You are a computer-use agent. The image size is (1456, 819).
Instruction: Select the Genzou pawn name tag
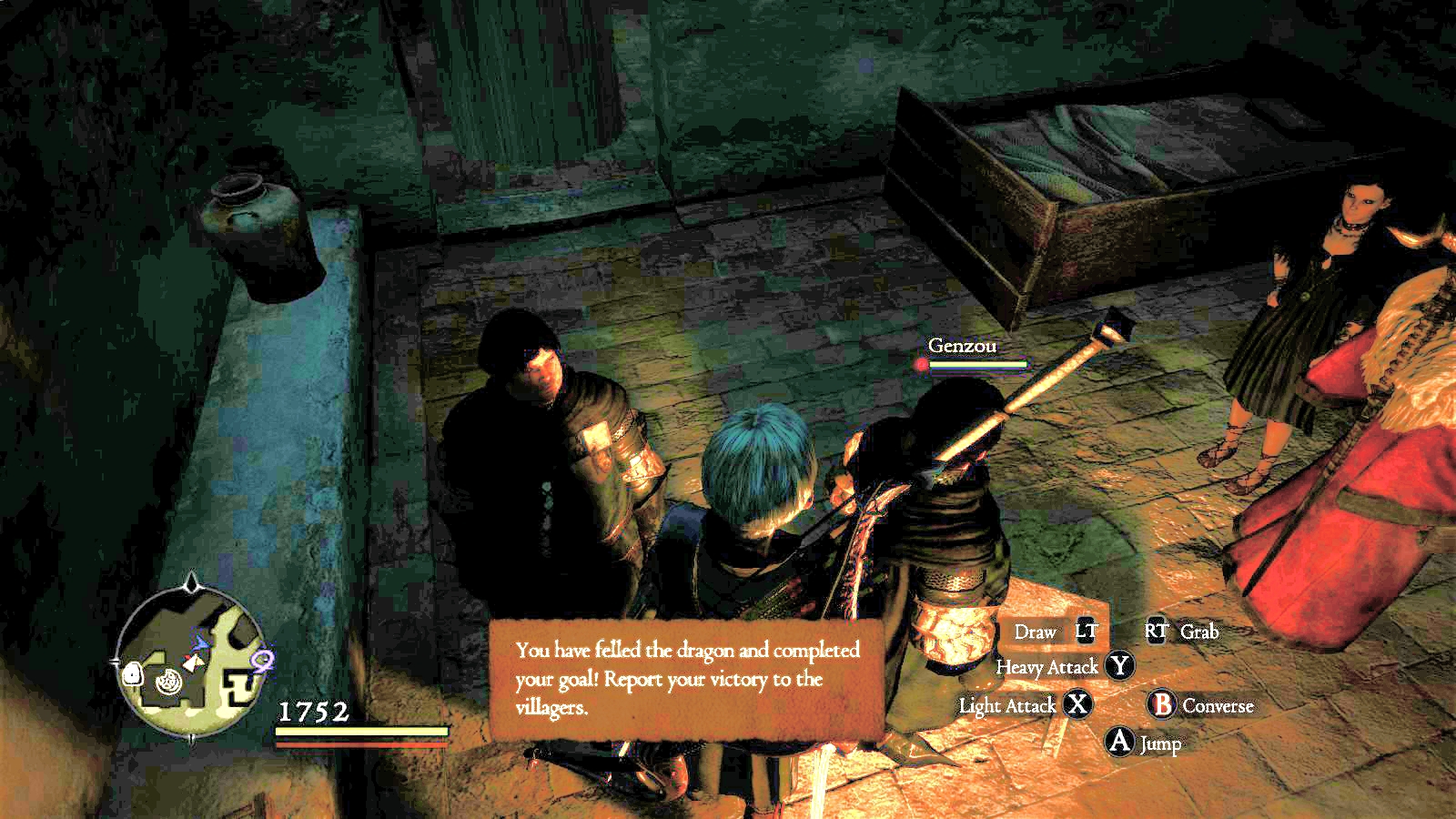coord(962,346)
